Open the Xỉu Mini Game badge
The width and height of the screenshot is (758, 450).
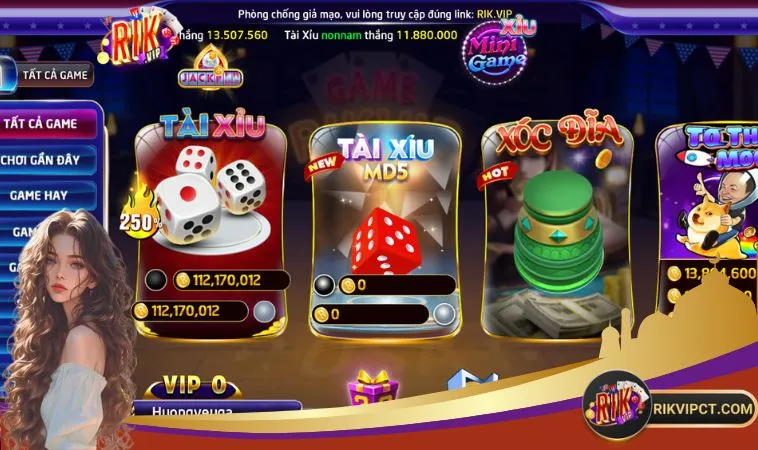tap(495, 50)
